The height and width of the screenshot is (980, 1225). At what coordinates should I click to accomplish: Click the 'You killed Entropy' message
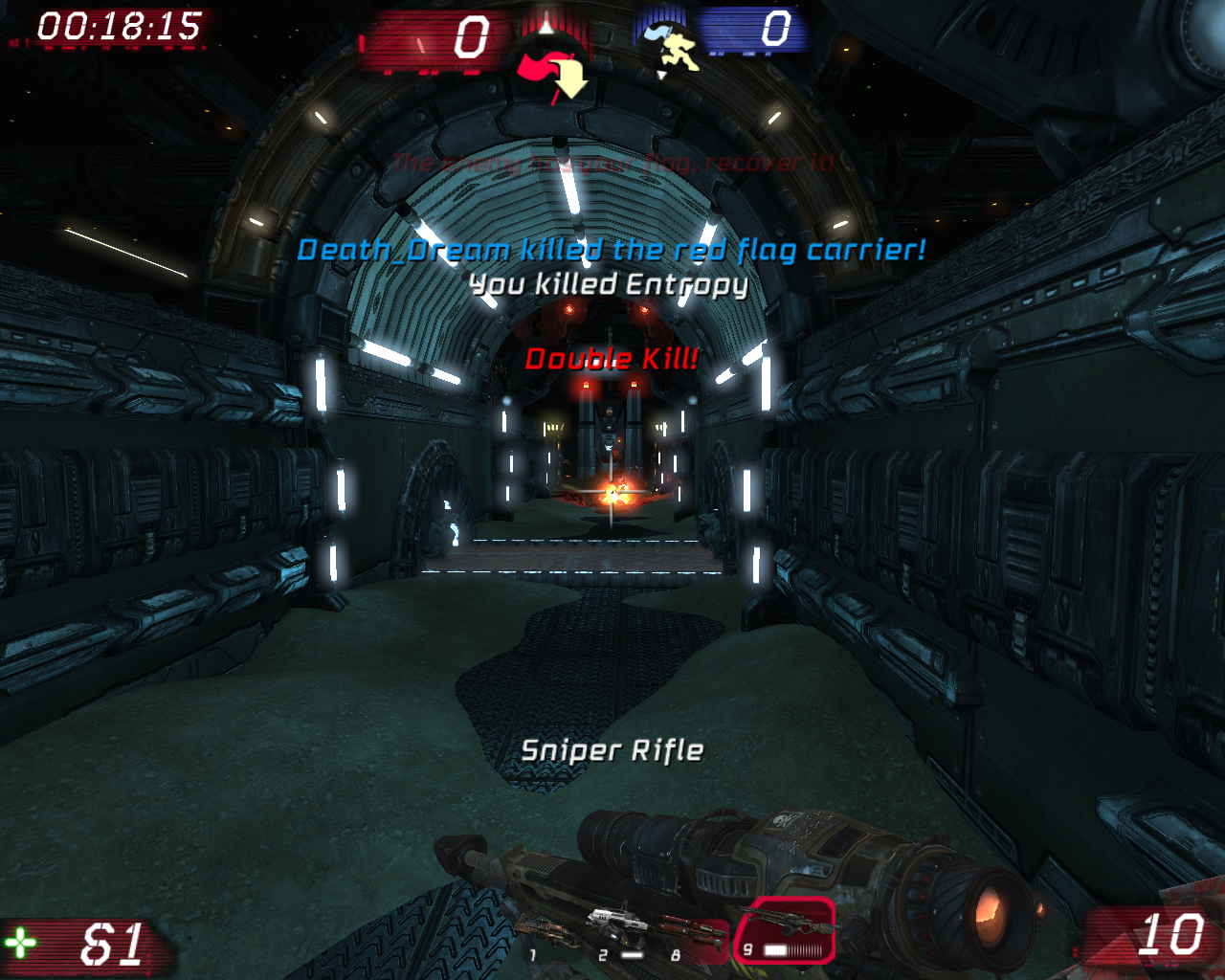[x=611, y=284]
